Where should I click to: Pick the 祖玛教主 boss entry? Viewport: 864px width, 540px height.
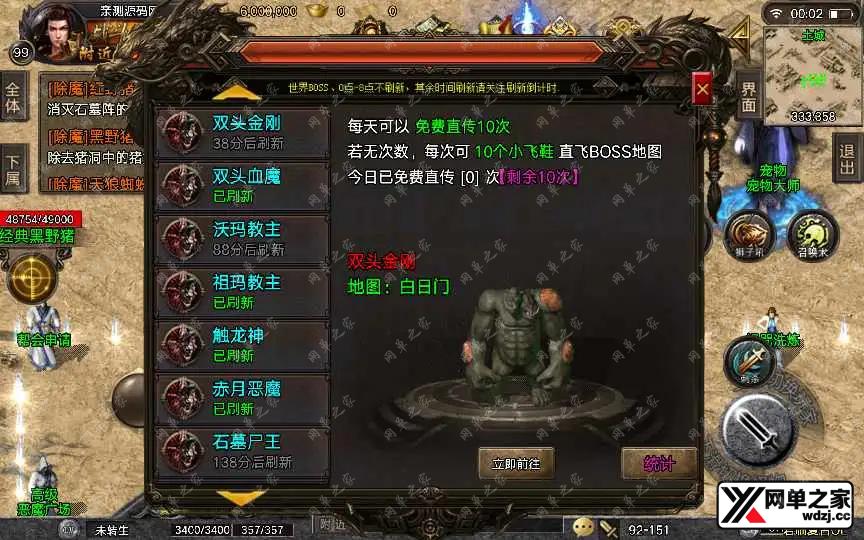coord(242,291)
